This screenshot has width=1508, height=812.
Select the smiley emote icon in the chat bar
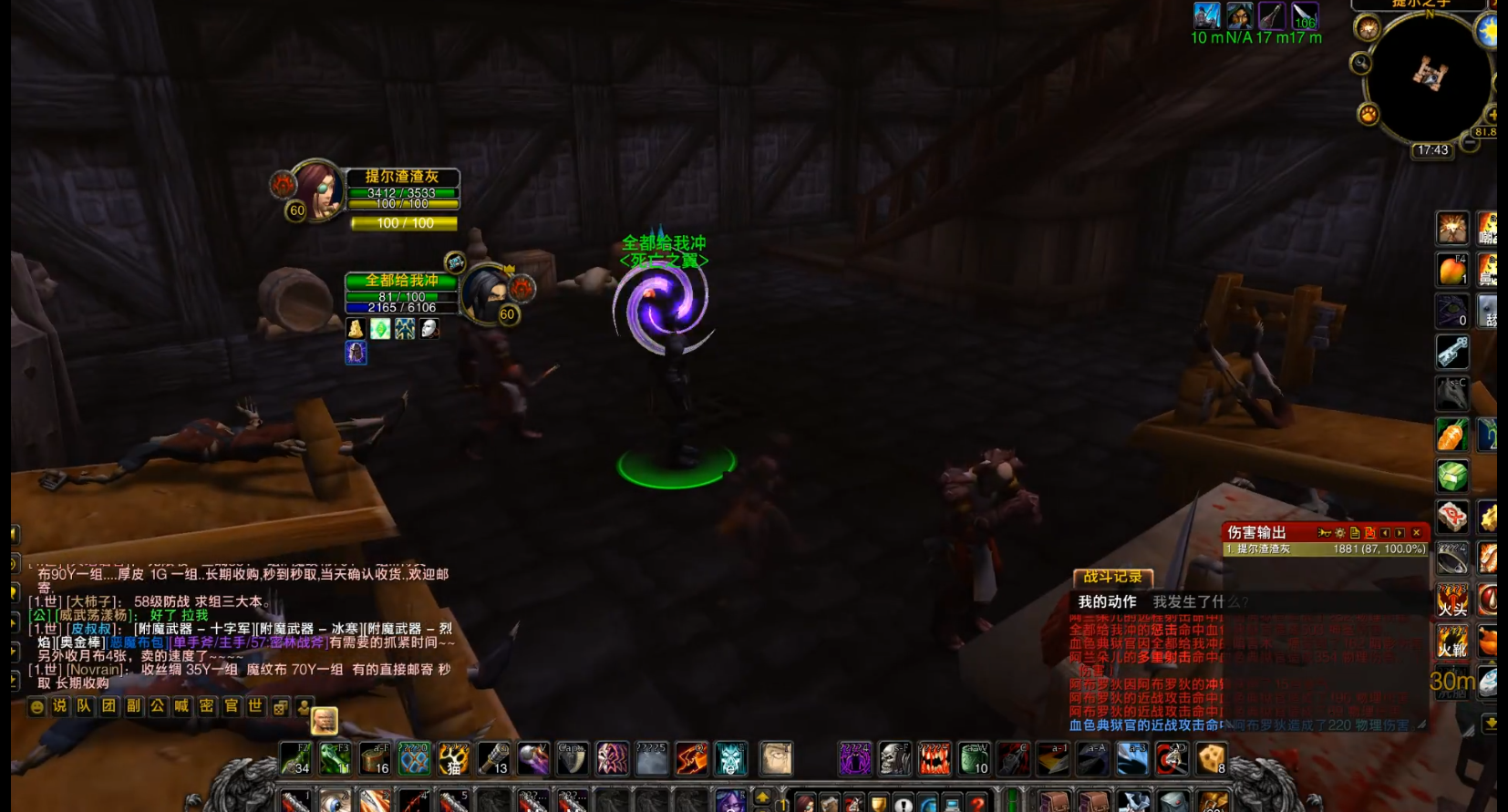[x=36, y=706]
